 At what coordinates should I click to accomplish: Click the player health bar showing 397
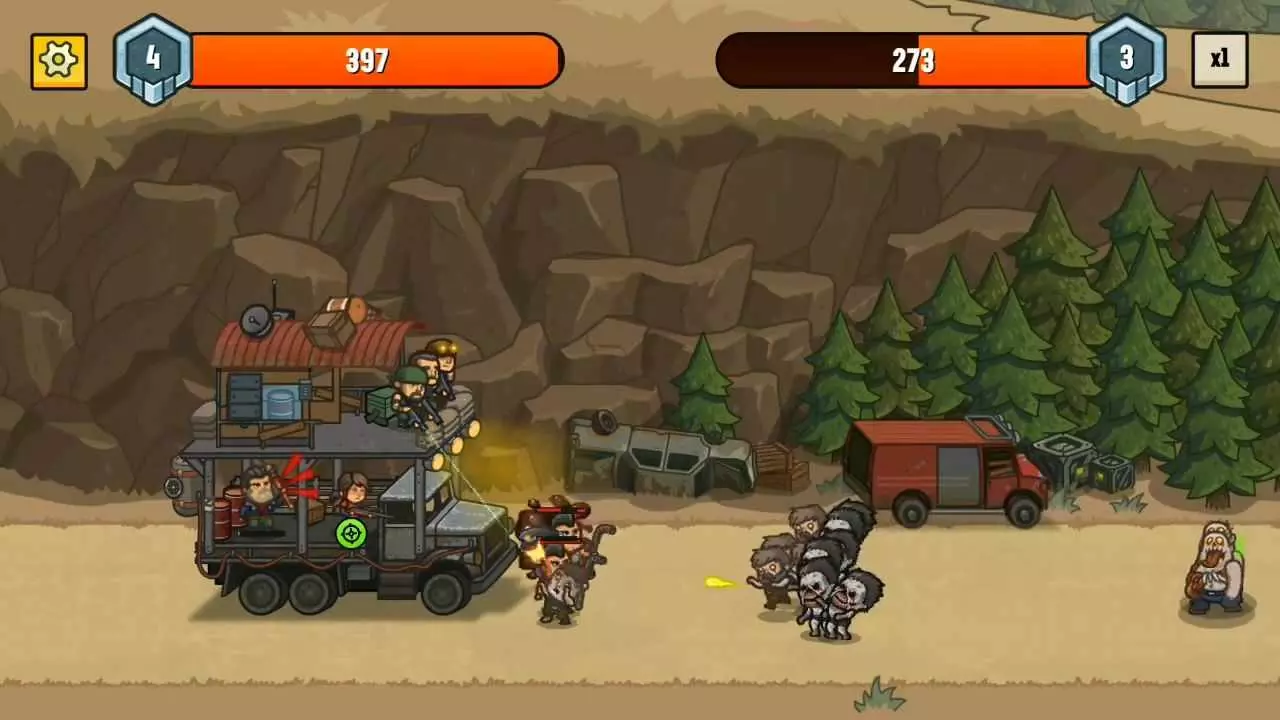coord(370,61)
